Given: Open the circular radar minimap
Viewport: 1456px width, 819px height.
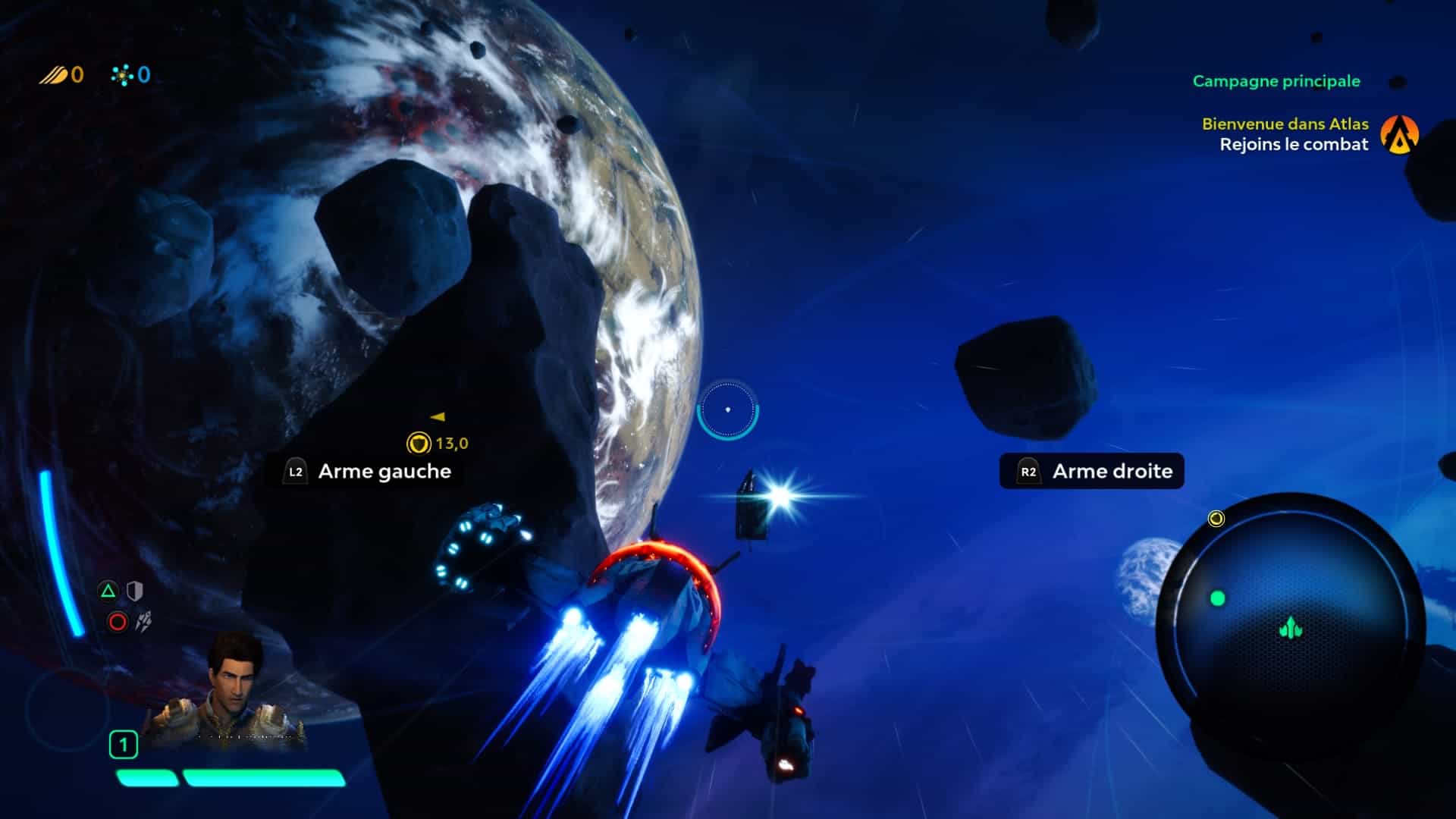Looking at the screenshot, I should tap(1290, 626).
